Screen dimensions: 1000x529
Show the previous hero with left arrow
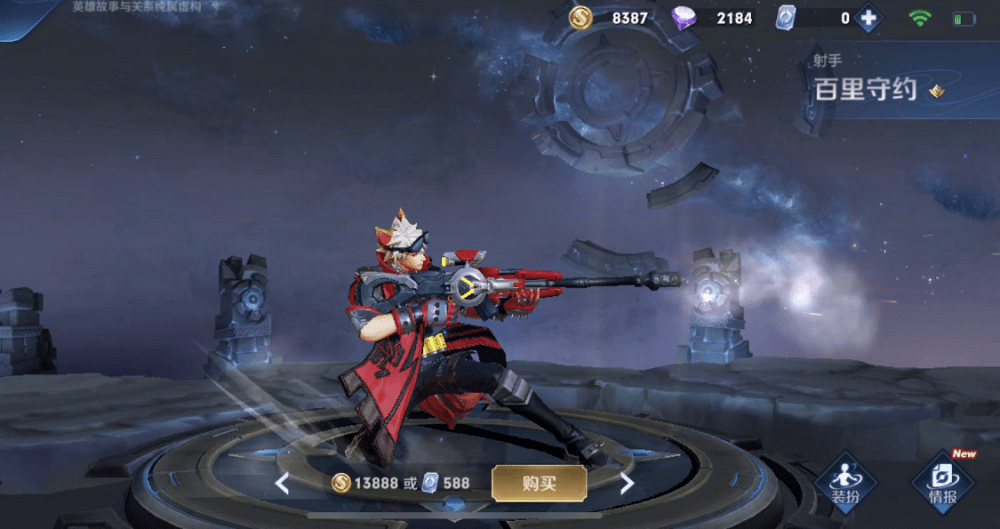tap(282, 484)
